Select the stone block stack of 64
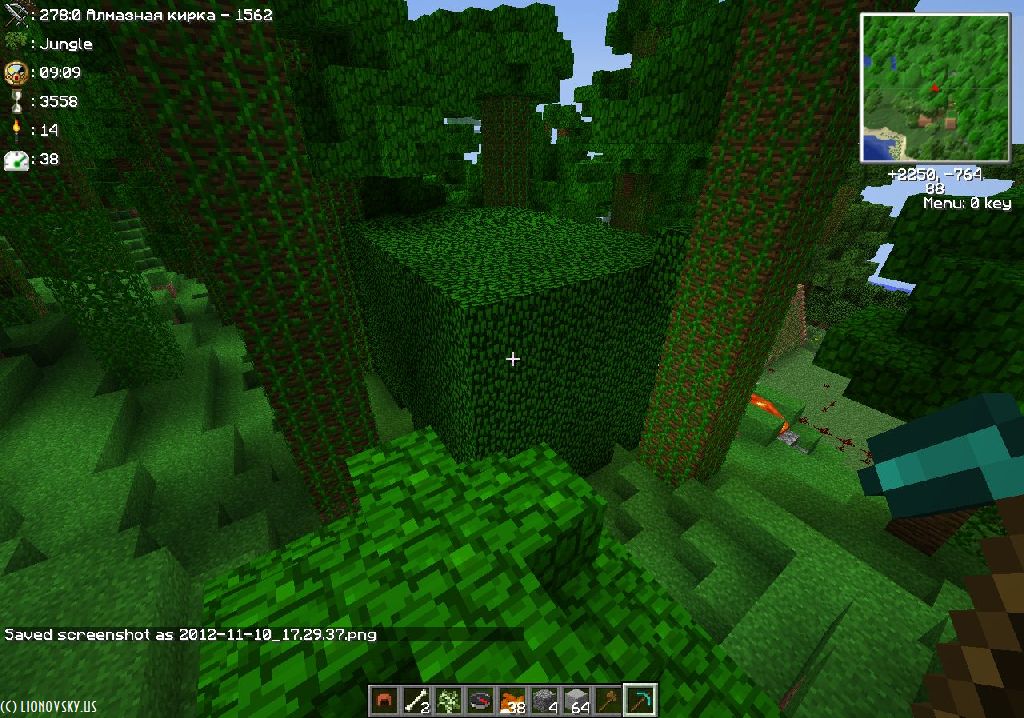1024x718 pixels. pyautogui.click(x=575, y=700)
